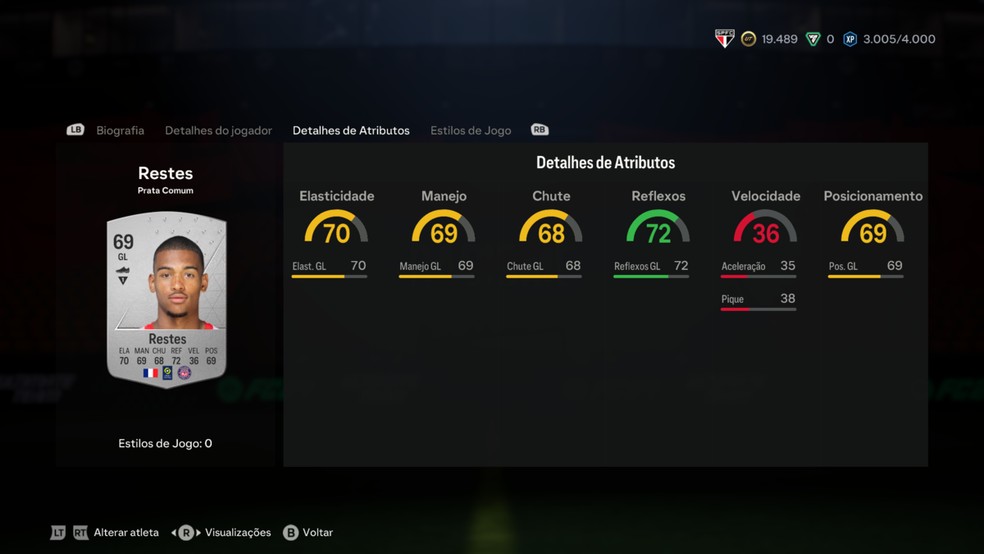Show the Estilos de Jogo tab

point(470,130)
